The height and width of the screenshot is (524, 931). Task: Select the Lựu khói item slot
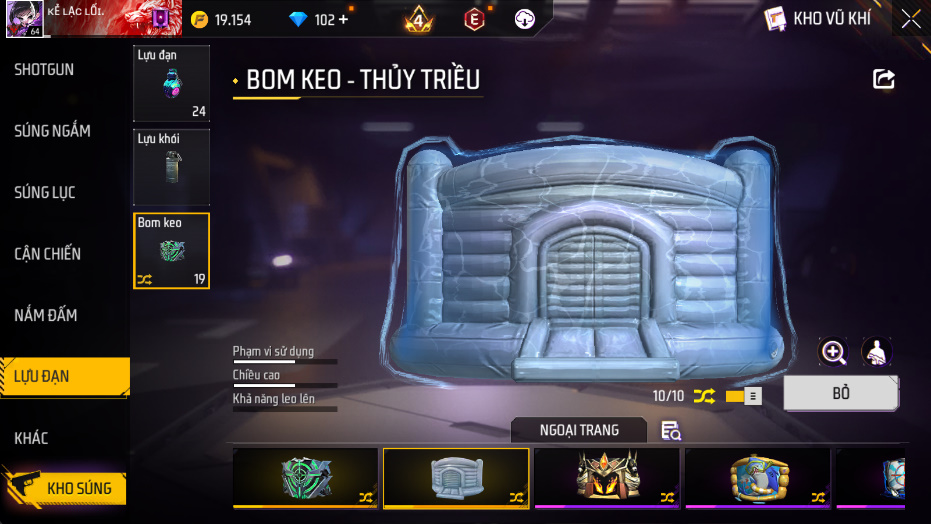[171, 166]
